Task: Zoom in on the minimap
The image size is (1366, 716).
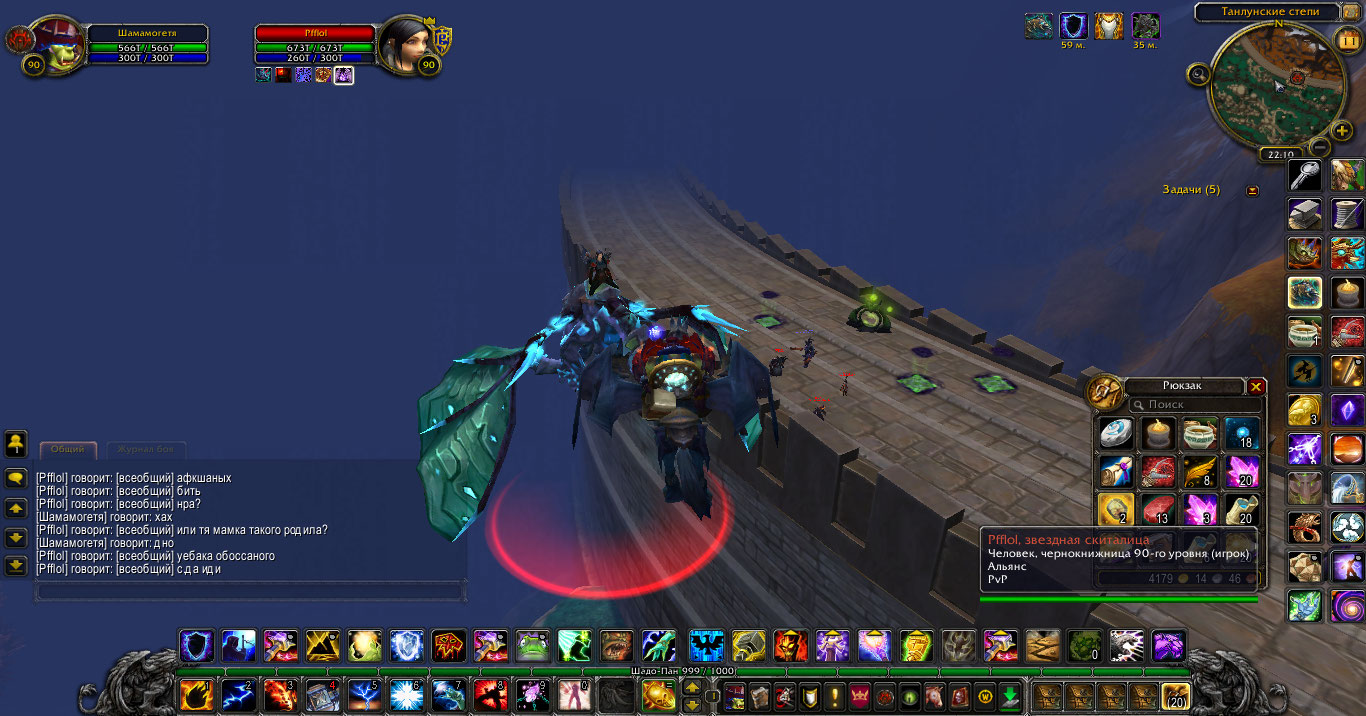Action: click(x=1342, y=131)
